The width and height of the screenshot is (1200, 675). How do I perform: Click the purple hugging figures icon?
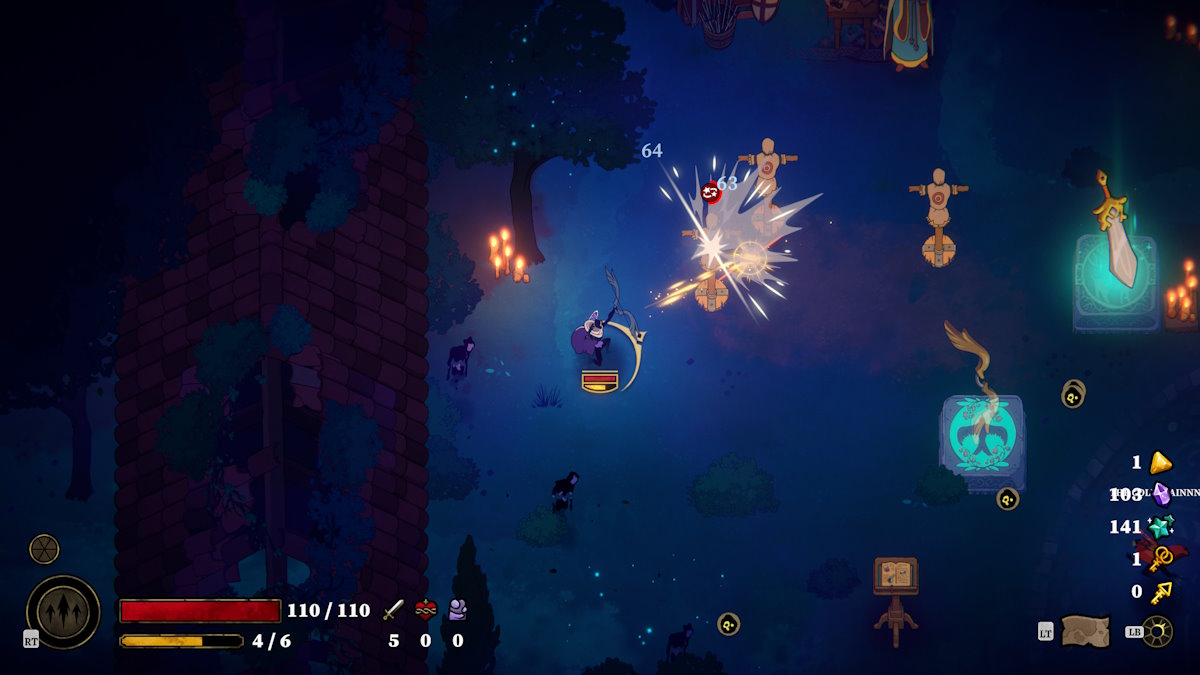coord(457,610)
